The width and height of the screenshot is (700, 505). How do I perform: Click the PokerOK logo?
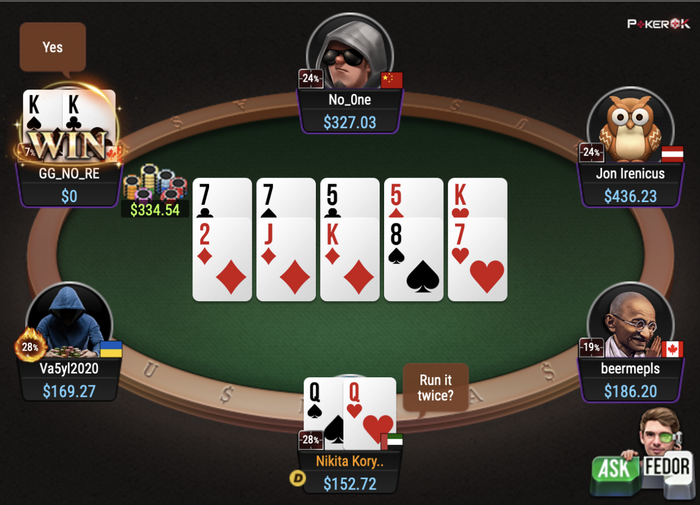point(657,22)
